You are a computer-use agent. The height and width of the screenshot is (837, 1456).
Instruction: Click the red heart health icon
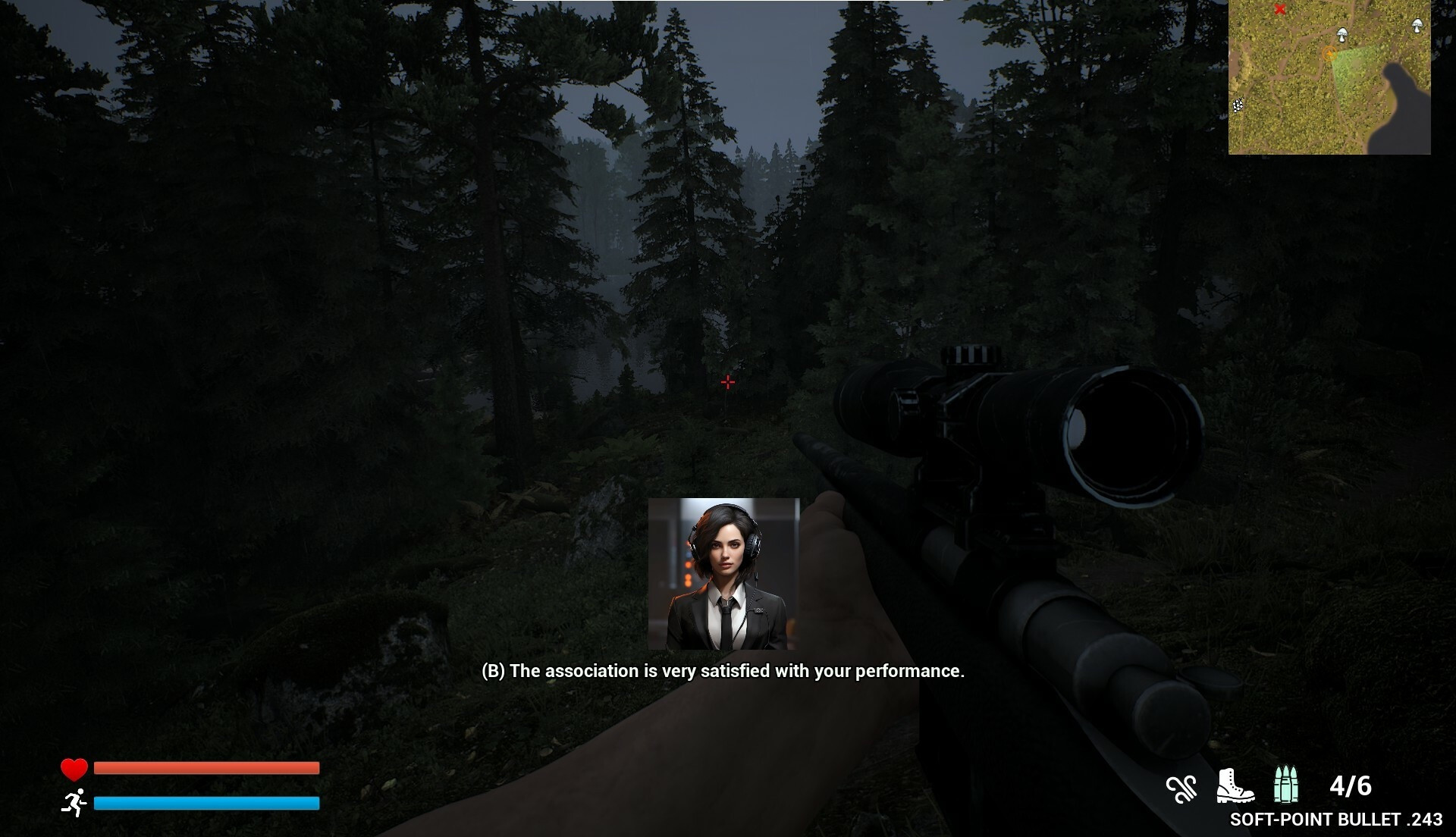(x=74, y=769)
